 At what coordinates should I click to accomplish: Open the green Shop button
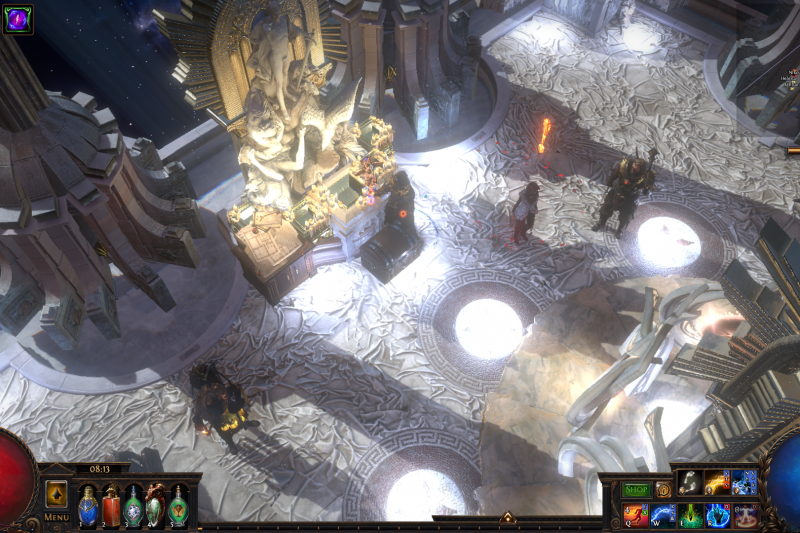[637, 490]
